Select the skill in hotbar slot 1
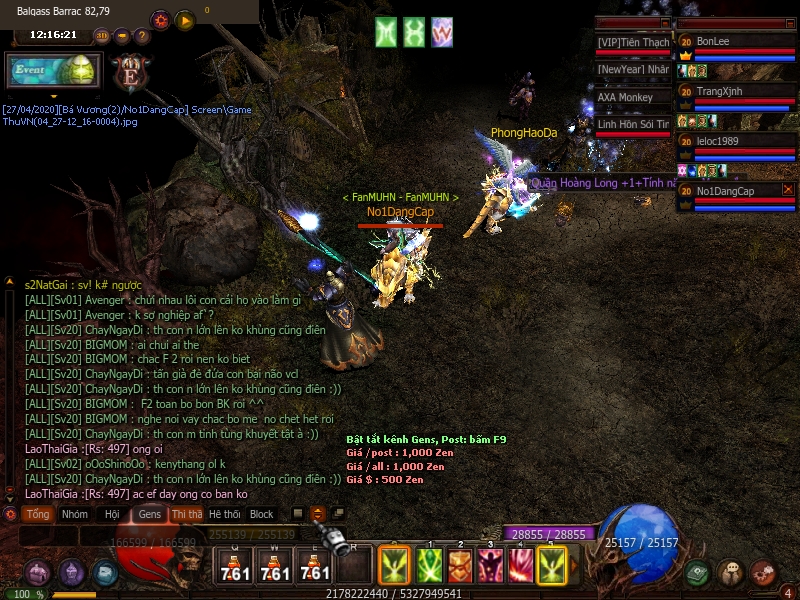Screen dimensions: 800x600 click(429, 567)
